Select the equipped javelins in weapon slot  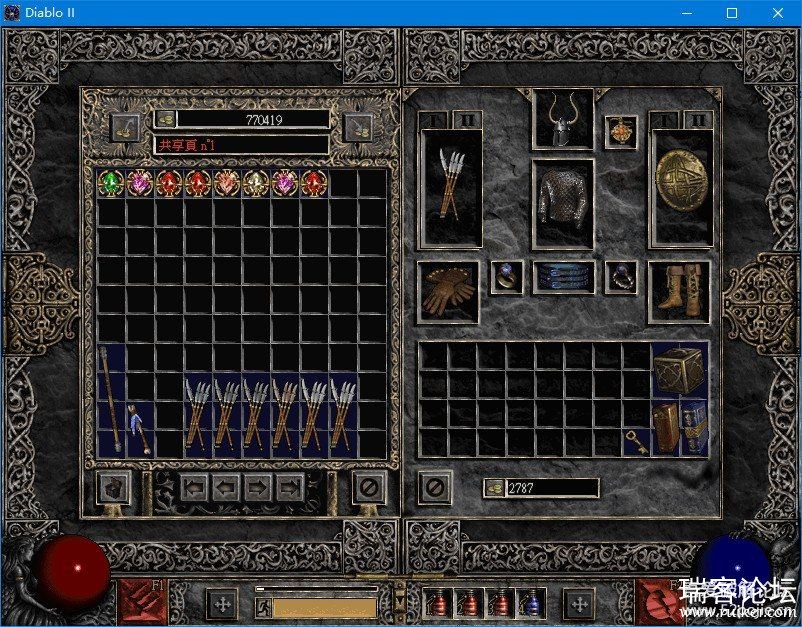coord(451,188)
